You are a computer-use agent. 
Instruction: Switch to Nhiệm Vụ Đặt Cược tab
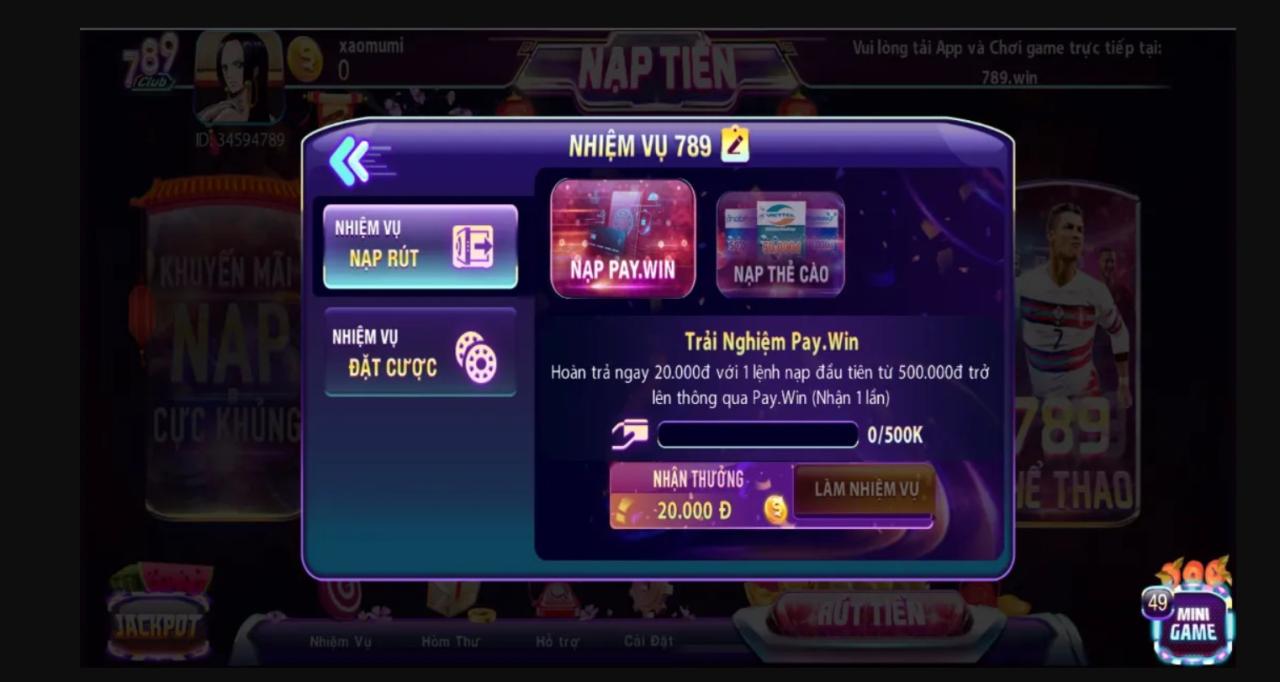pyautogui.click(x=420, y=352)
